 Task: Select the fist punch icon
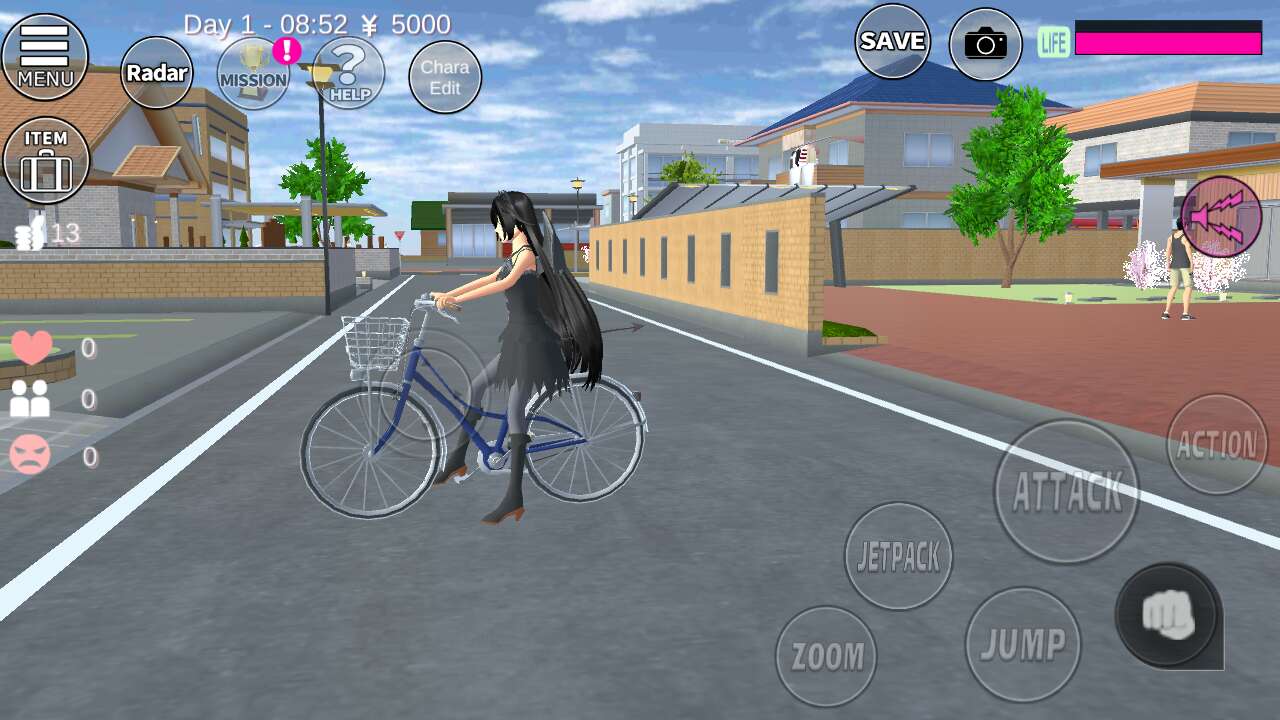coord(1167,614)
